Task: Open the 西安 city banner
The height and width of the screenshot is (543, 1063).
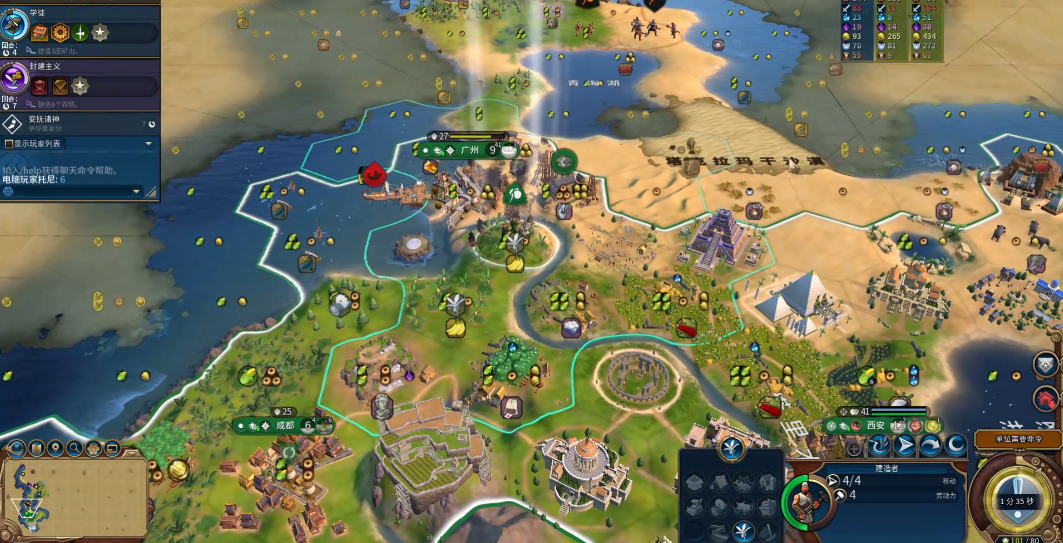Action: [876, 425]
